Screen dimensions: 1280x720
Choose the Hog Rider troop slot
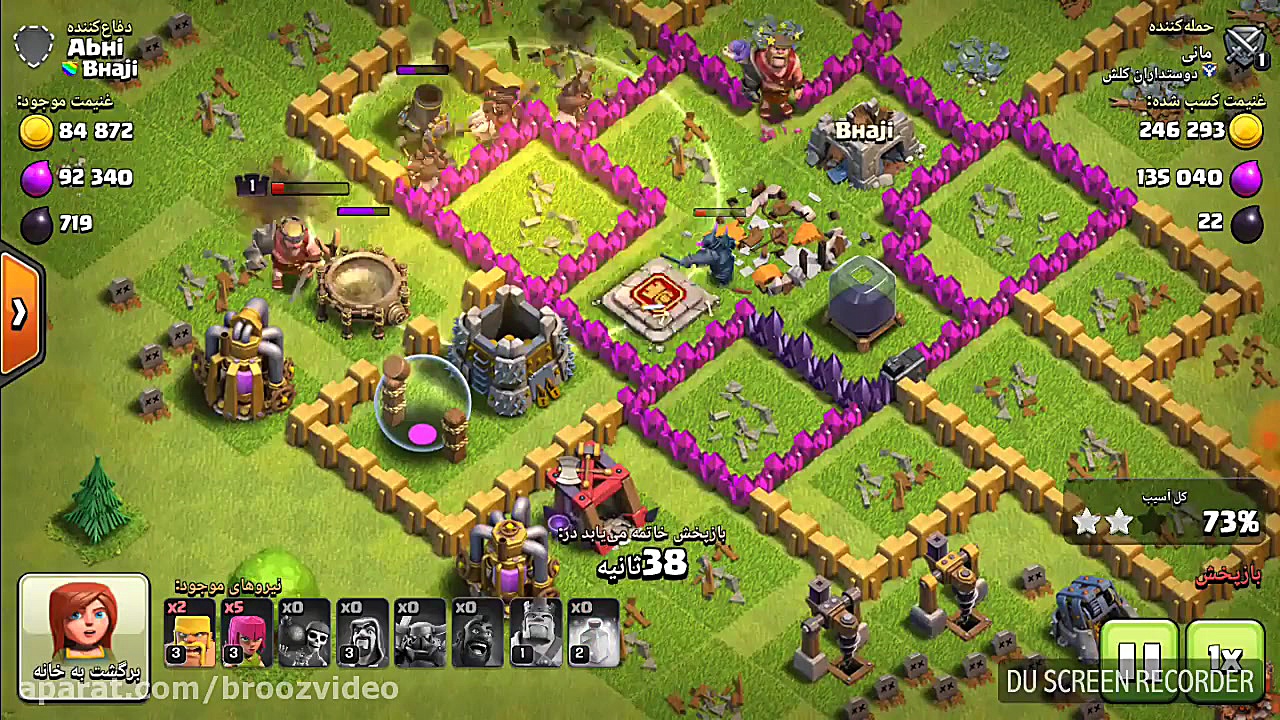pyautogui.click(x=478, y=633)
